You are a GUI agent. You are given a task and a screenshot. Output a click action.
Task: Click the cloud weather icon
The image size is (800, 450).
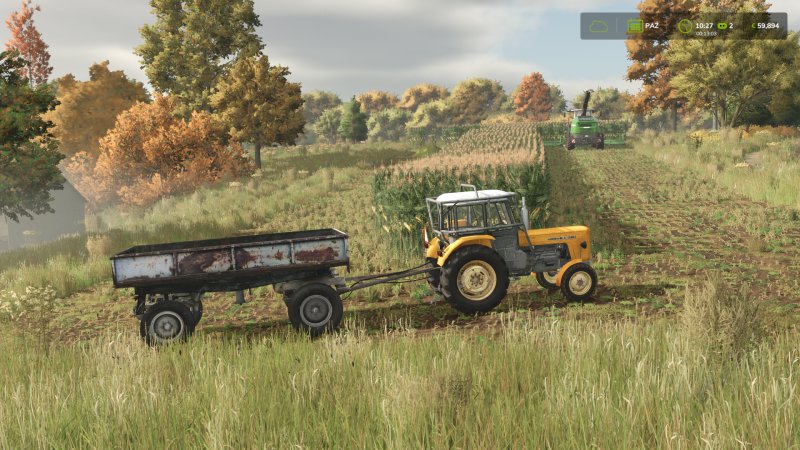coord(599,26)
